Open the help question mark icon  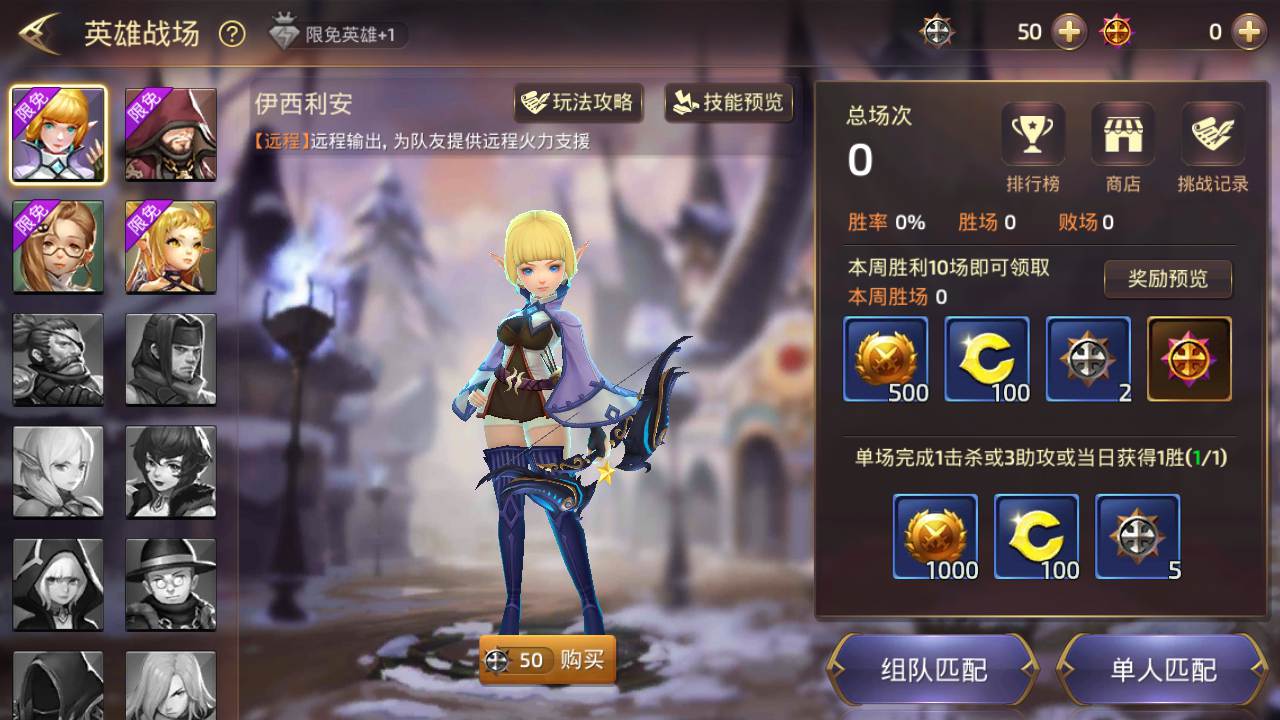point(232,34)
